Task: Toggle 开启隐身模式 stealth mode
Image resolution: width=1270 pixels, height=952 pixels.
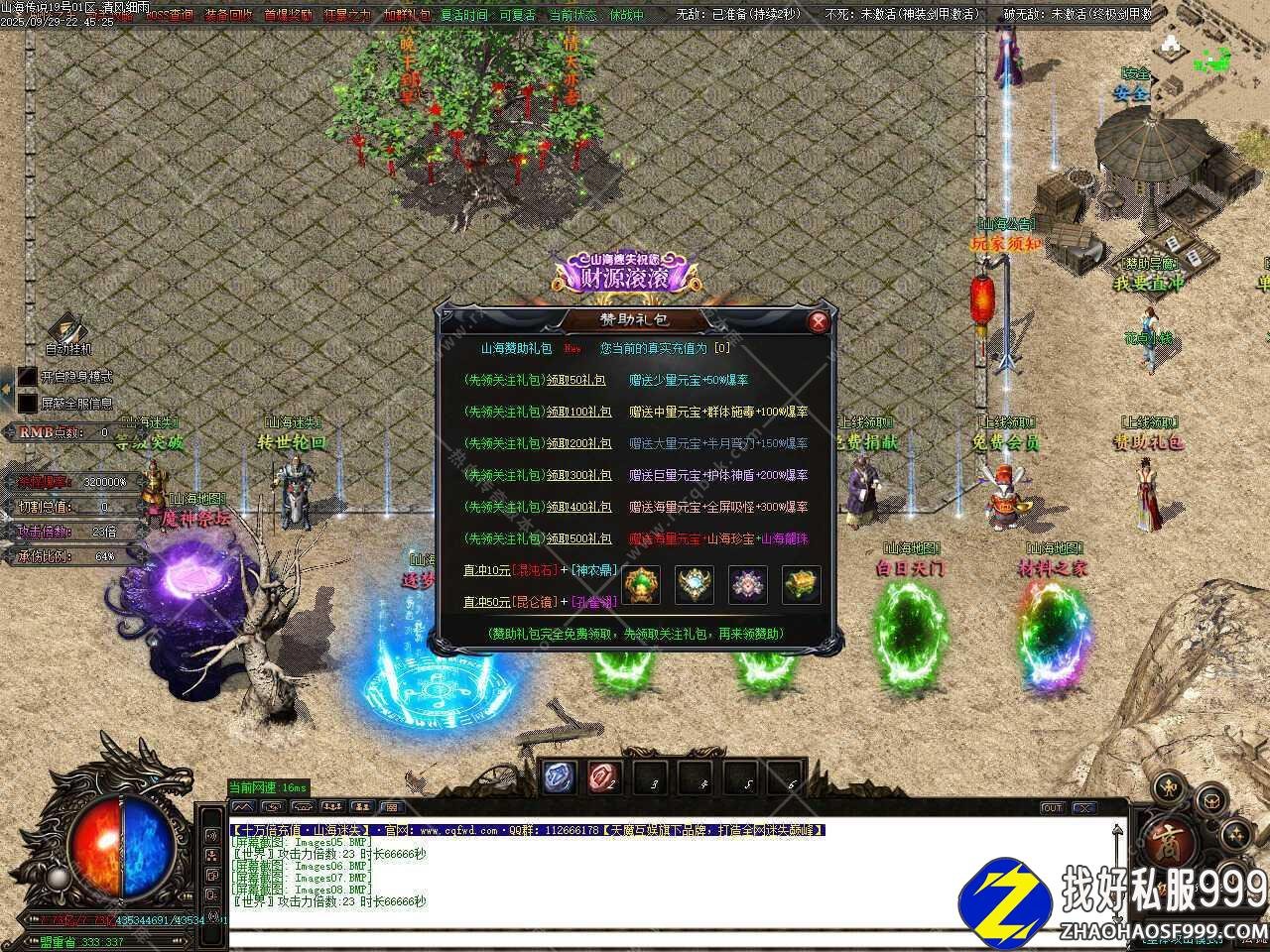Action: click(x=28, y=377)
